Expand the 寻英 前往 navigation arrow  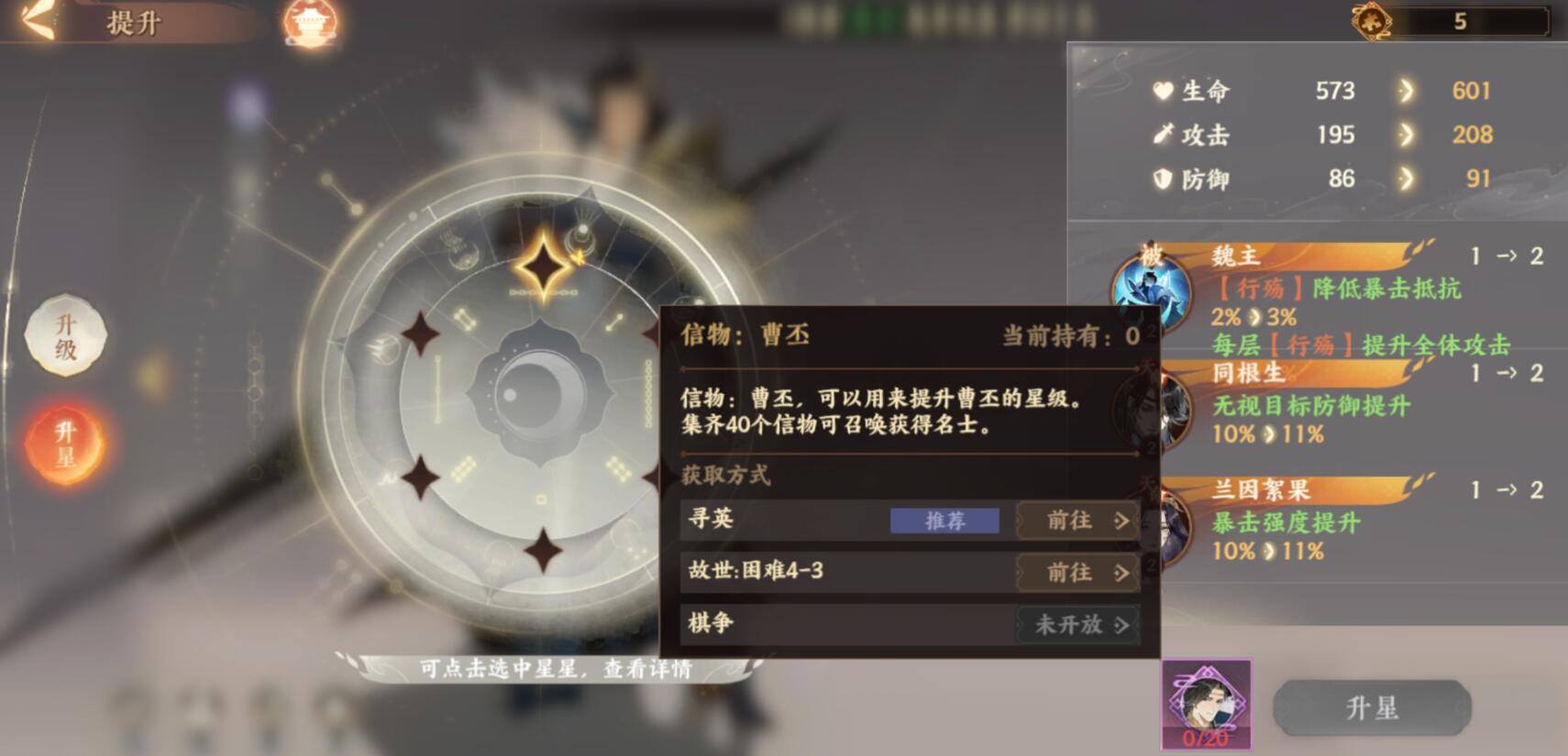click(x=1123, y=520)
